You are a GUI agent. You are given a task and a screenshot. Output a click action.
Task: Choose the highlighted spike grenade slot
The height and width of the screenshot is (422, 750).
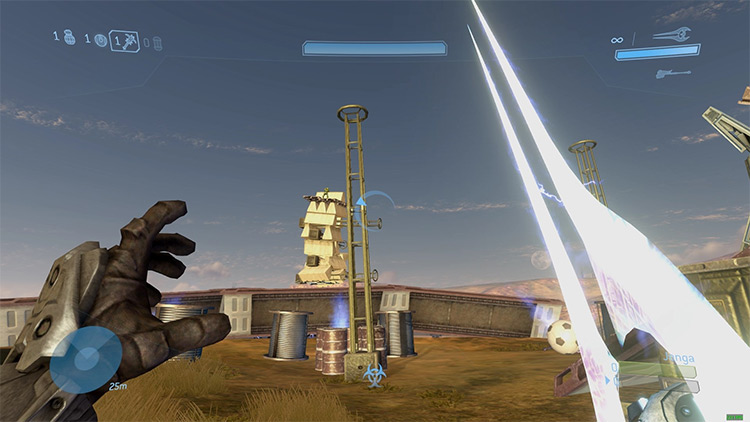point(125,41)
